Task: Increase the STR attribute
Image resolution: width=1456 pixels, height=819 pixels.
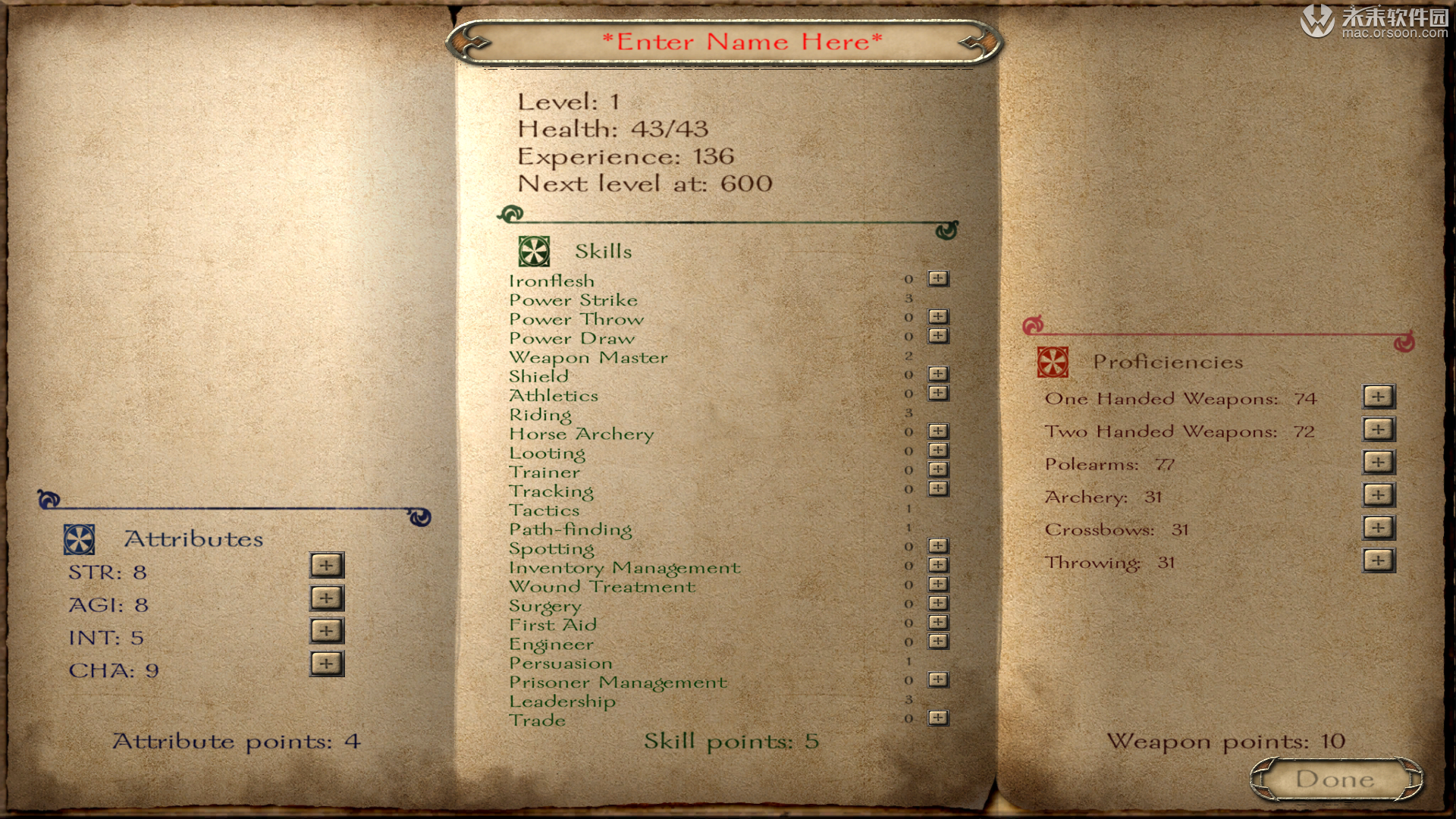Action: click(x=327, y=565)
